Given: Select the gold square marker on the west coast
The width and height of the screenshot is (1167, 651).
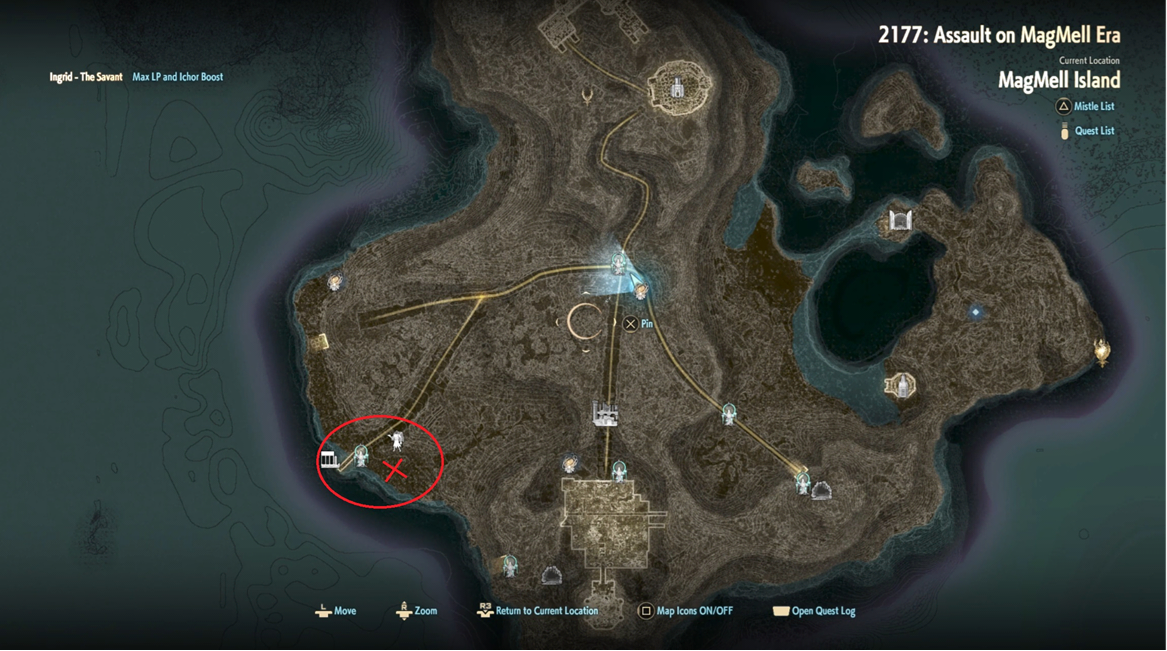Looking at the screenshot, I should (x=319, y=343).
